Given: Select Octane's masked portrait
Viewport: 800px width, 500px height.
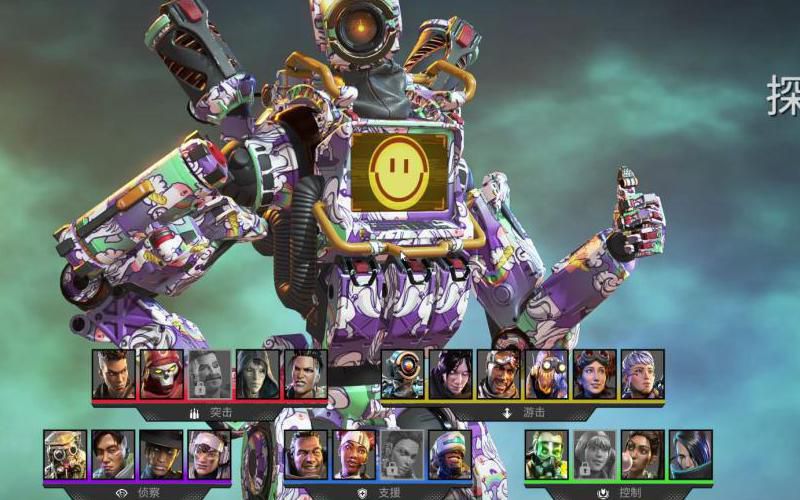Looking at the screenshot, I should point(546,375).
